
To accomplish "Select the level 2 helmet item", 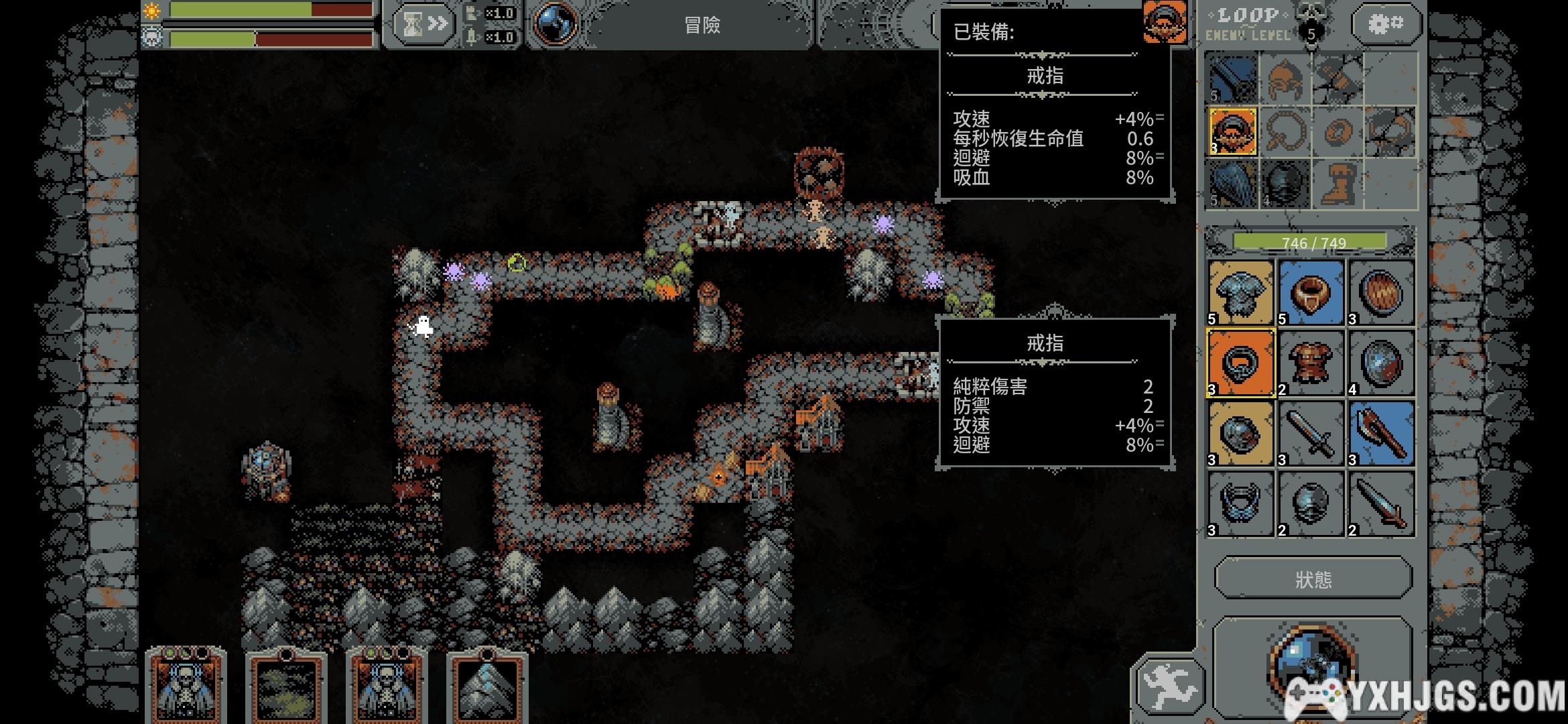I will [x=1311, y=504].
